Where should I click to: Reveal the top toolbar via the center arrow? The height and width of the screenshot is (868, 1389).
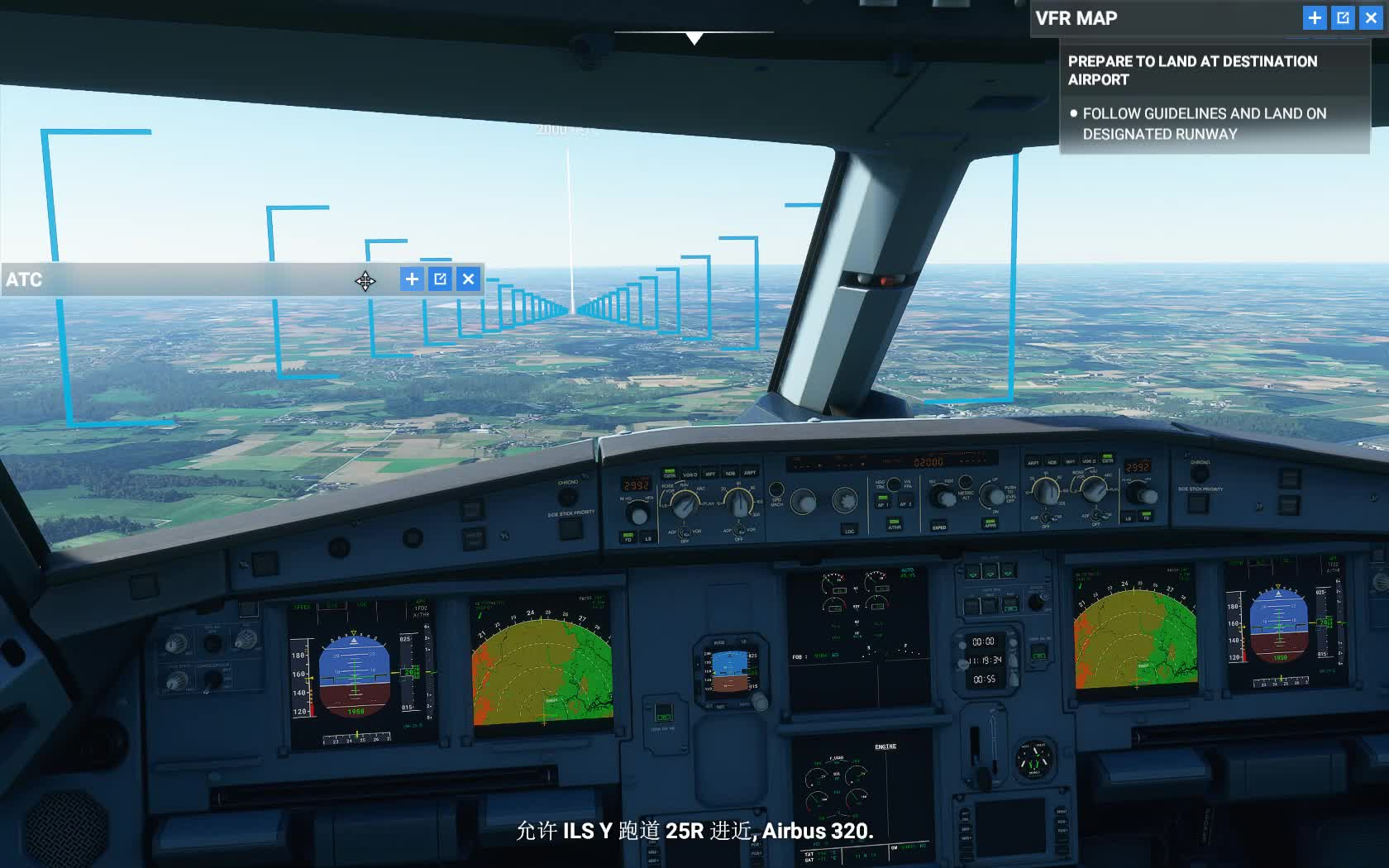point(694,37)
